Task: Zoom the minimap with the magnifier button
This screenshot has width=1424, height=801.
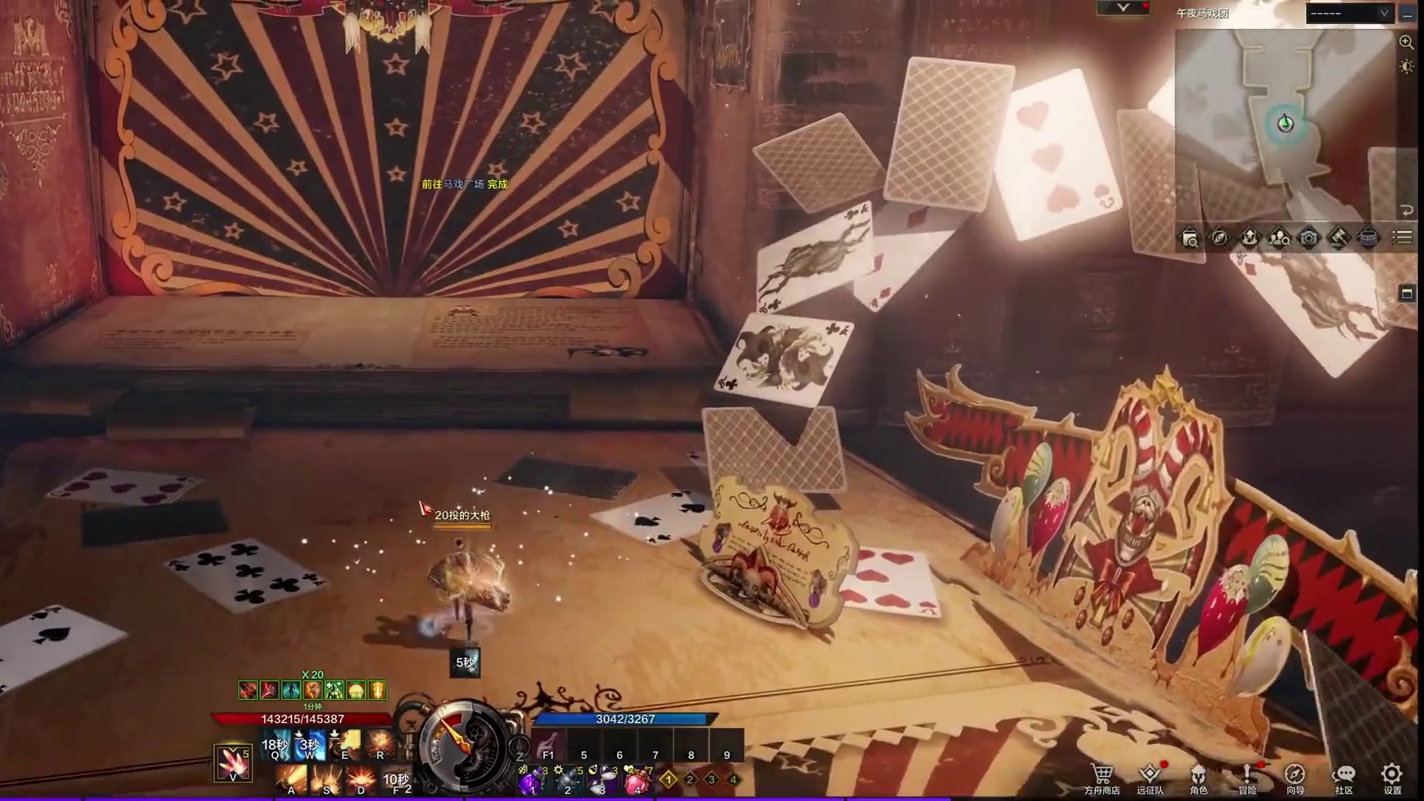Action: click(x=1407, y=43)
